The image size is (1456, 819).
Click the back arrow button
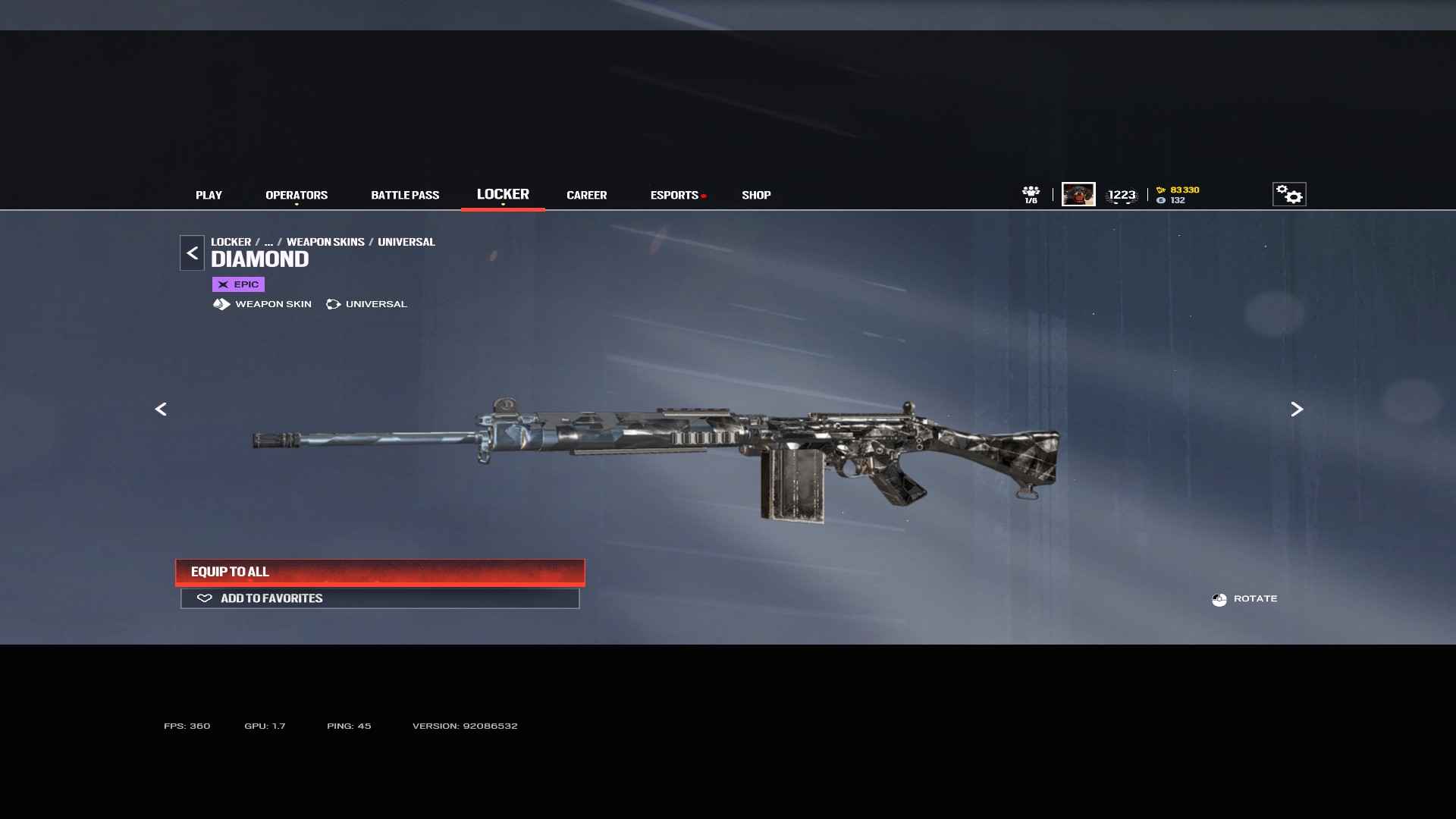click(192, 253)
